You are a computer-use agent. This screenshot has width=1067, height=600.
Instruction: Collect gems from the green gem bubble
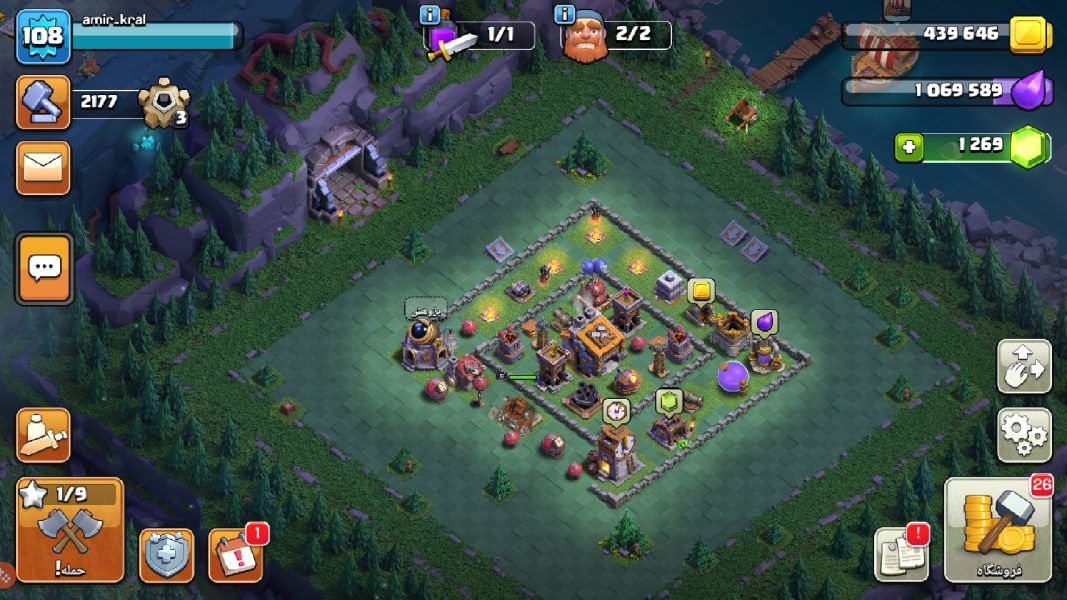[668, 402]
